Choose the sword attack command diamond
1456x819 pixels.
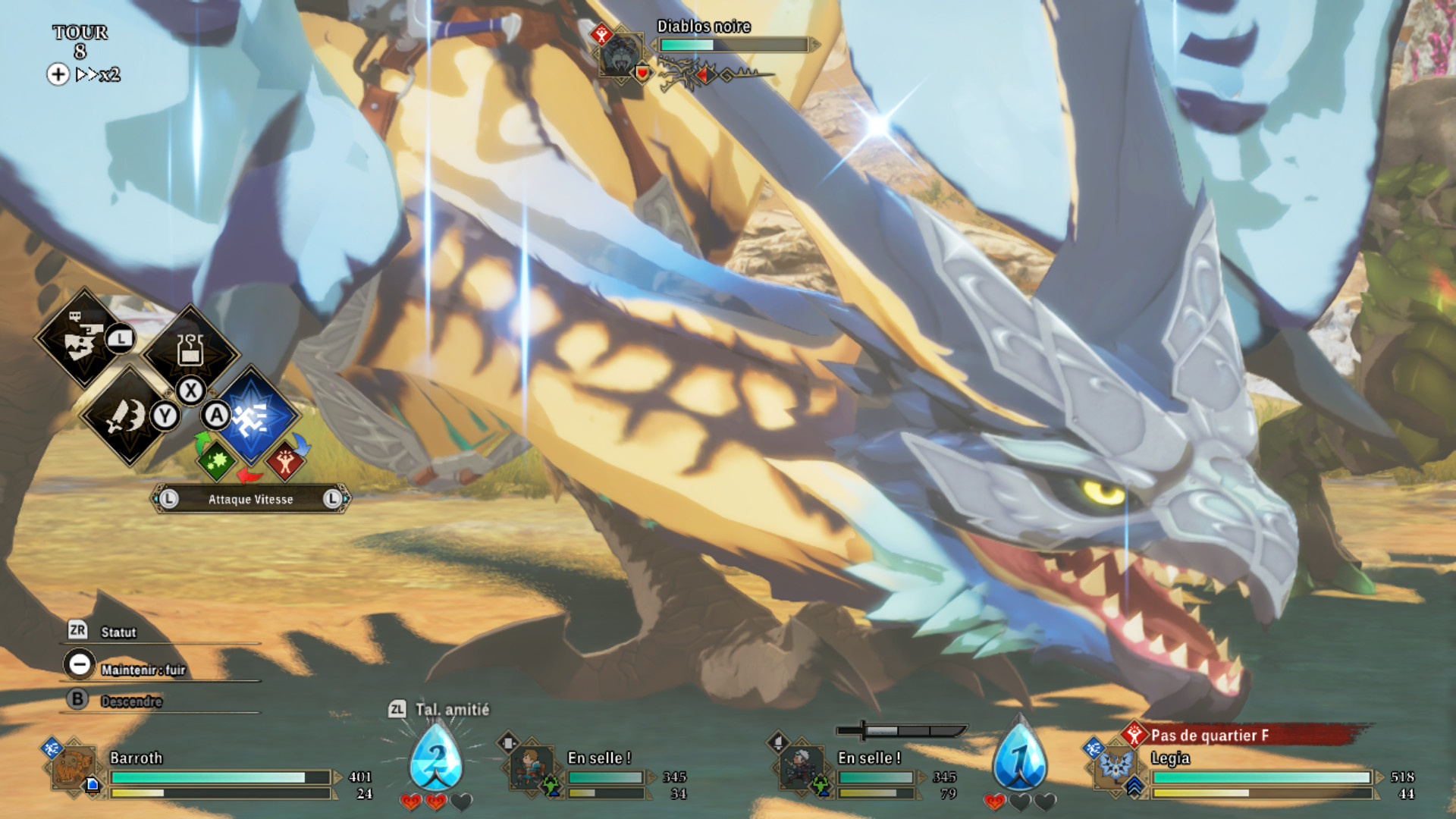coord(127,415)
